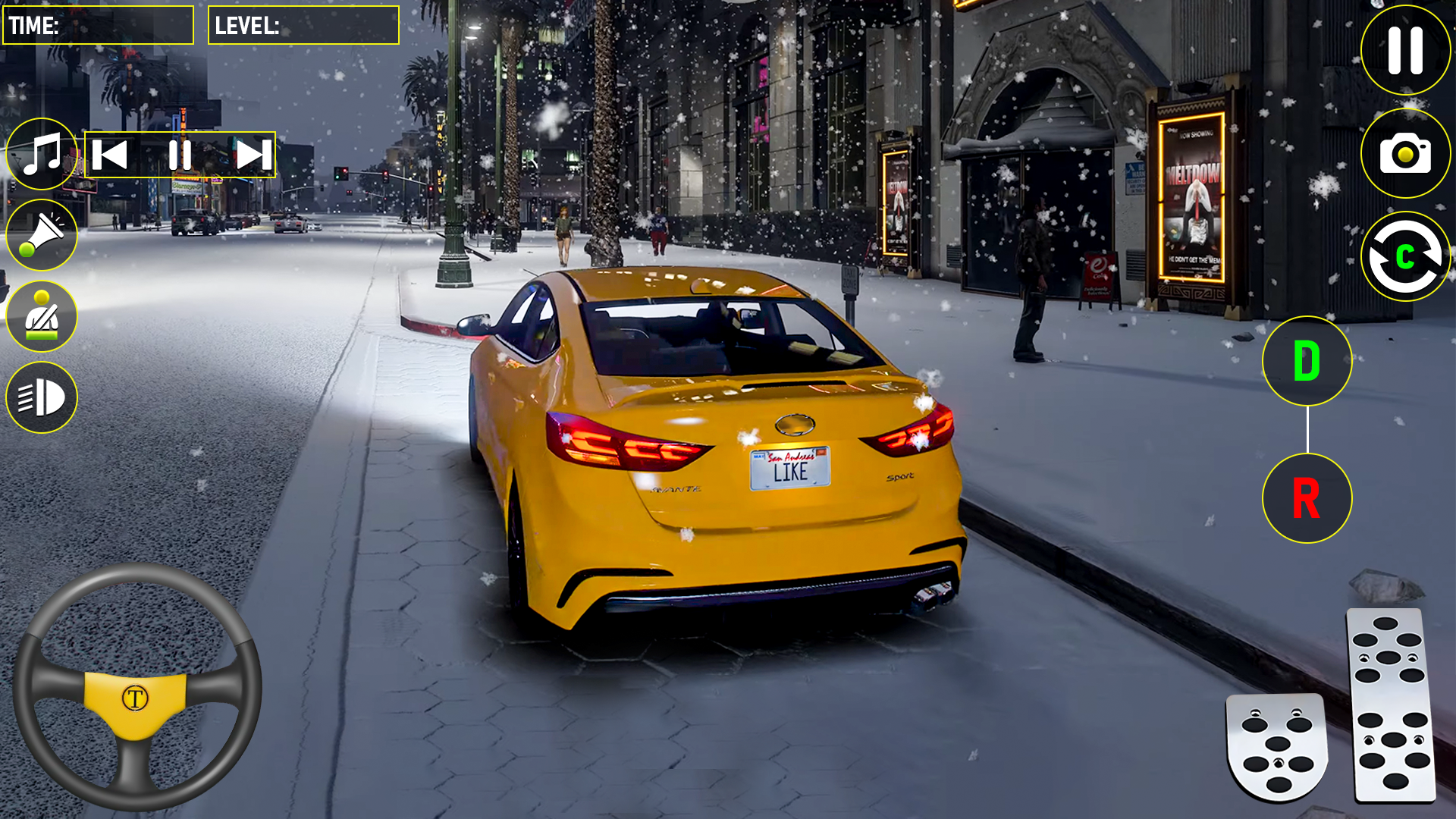This screenshot has height=819, width=1456.
Task: Shift into Drive with the D button
Action: point(1307,361)
